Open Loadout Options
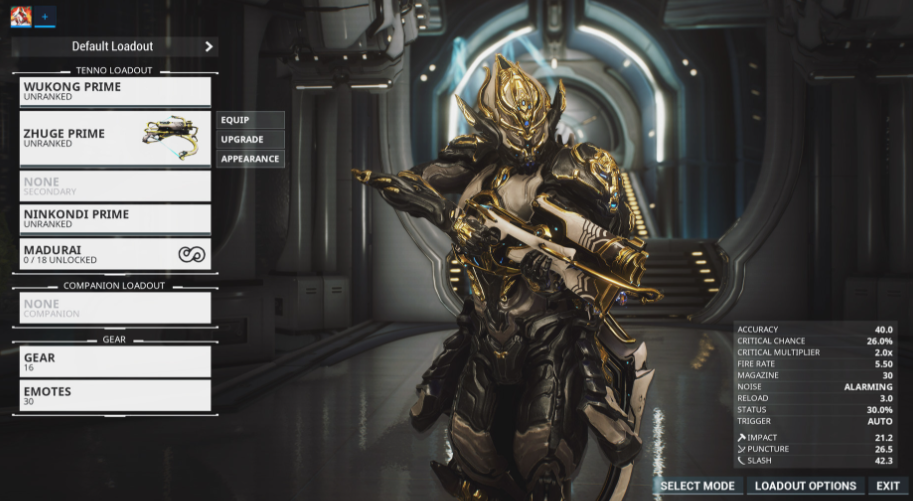 [805, 486]
